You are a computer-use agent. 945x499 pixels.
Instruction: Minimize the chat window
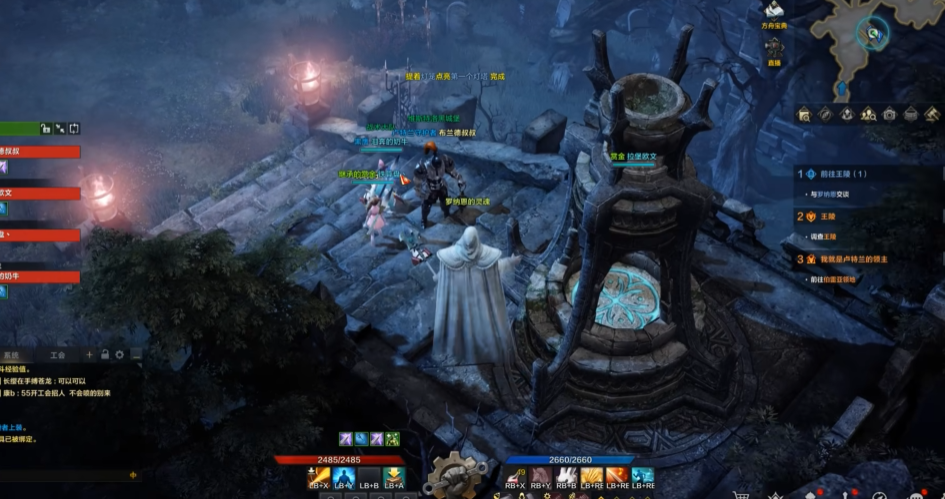pos(135,355)
